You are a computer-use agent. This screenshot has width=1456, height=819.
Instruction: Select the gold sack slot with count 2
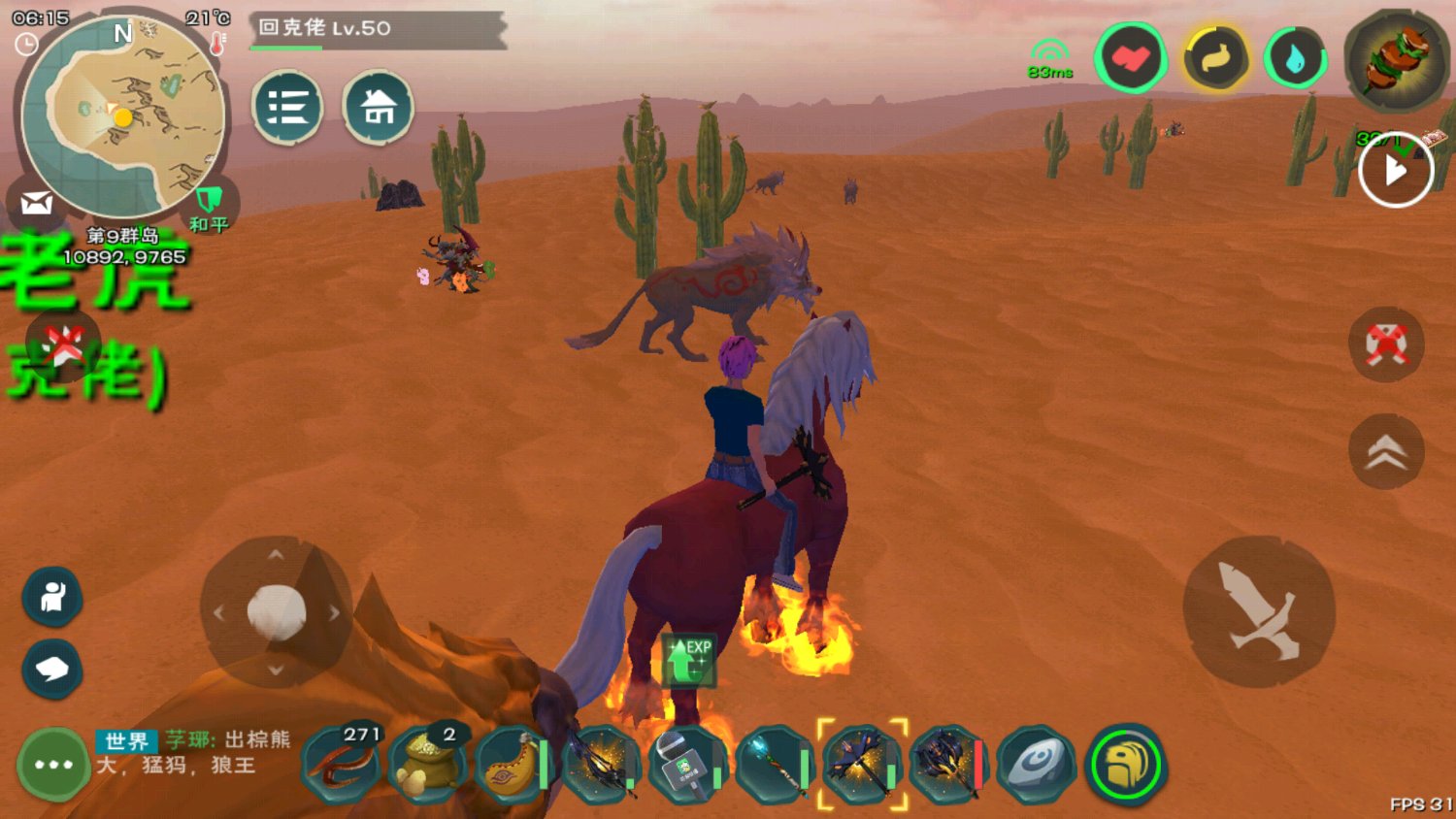click(426, 765)
